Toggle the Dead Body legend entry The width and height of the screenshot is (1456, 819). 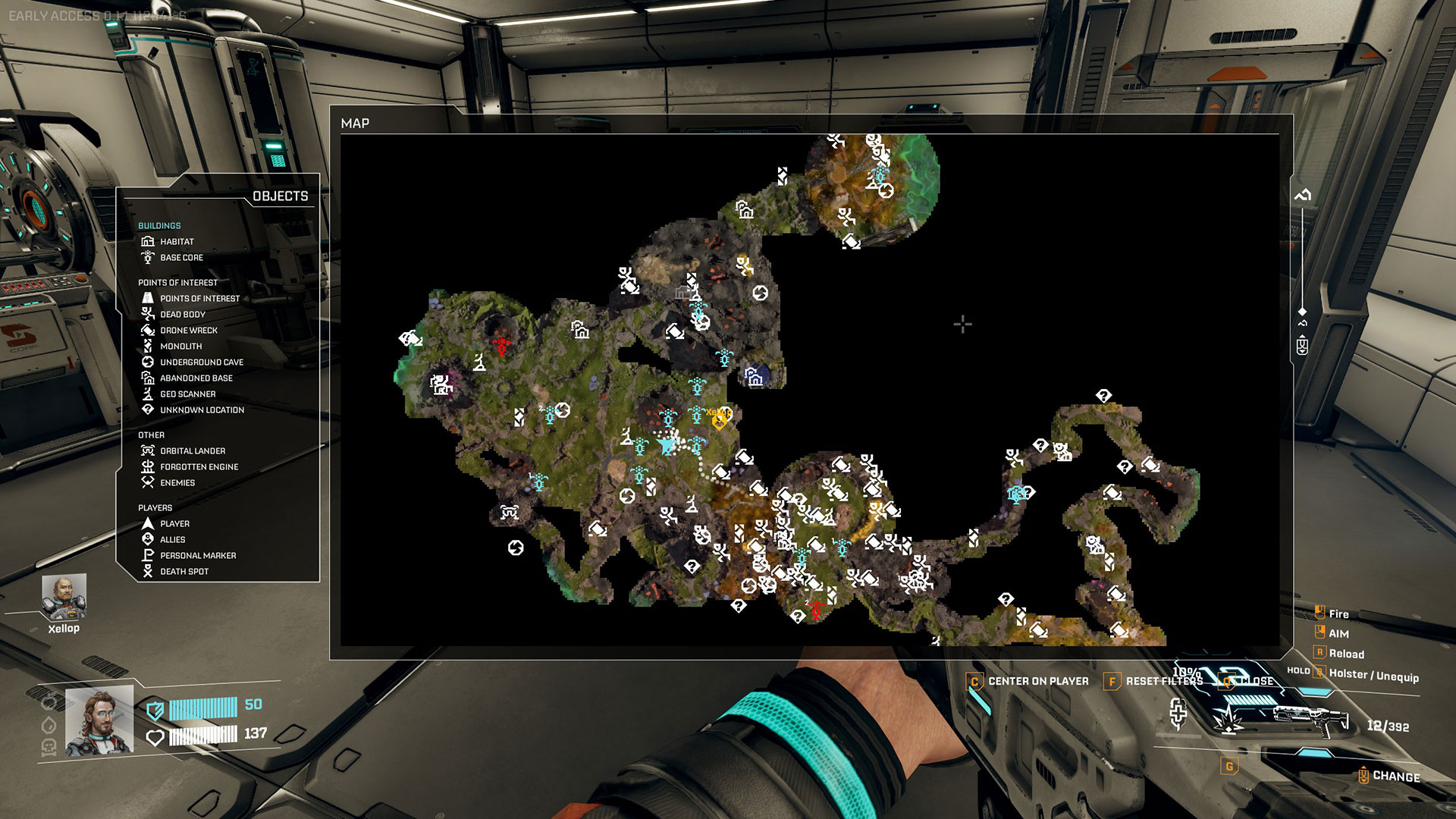[x=182, y=314]
